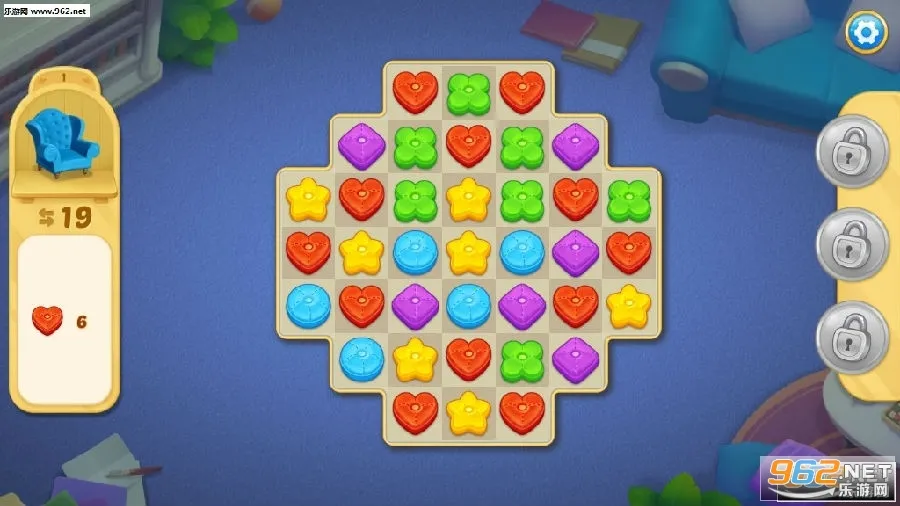Select the yellow star on the board's right edge

pyautogui.click(x=629, y=305)
